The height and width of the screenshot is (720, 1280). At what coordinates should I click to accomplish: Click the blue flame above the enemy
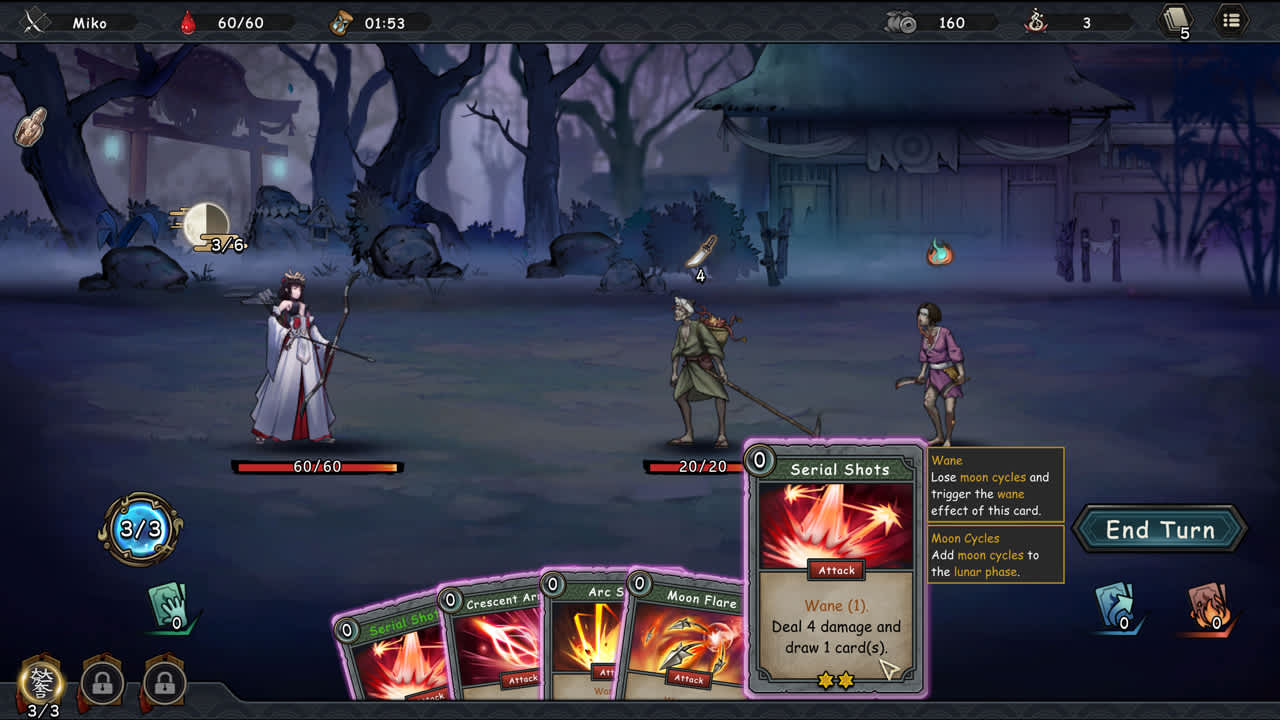939,255
